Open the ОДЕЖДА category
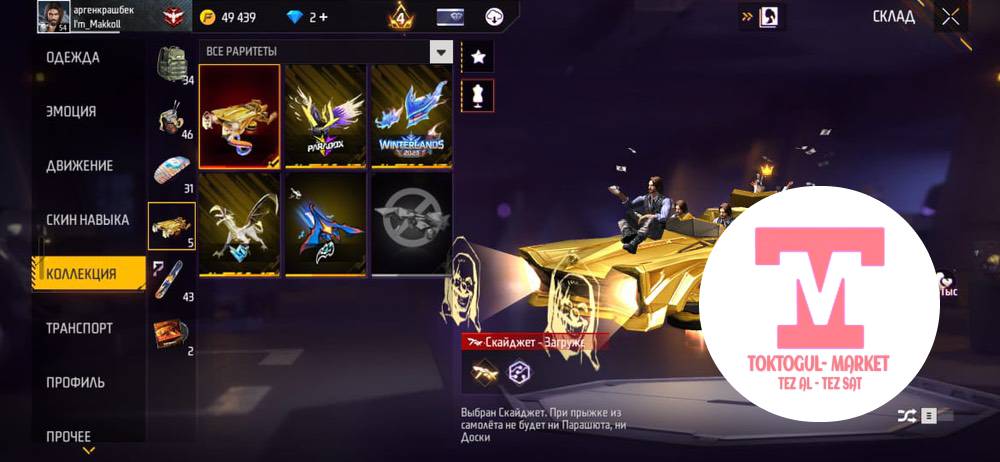This screenshot has width=1000, height=462. click(x=73, y=57)
